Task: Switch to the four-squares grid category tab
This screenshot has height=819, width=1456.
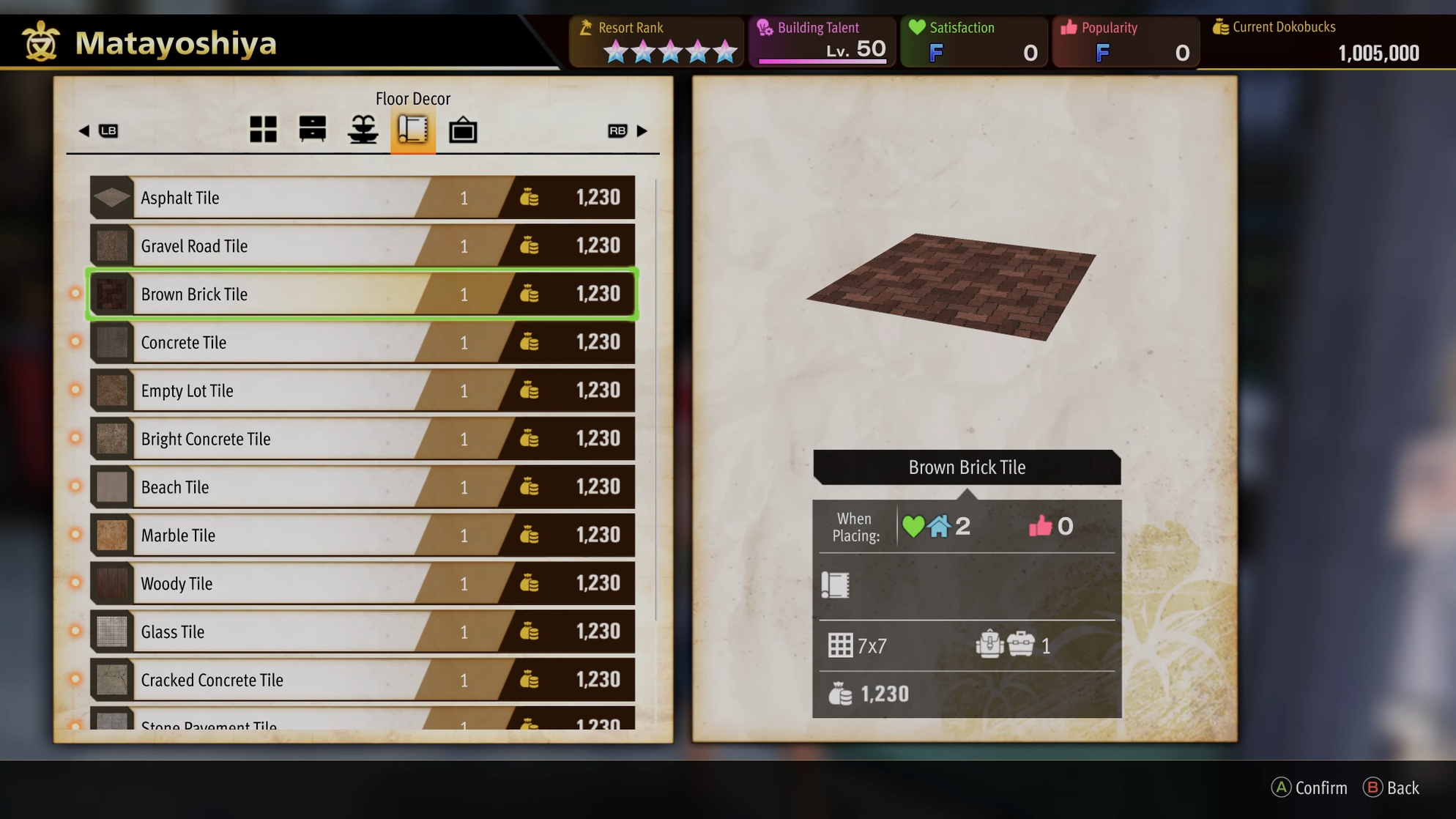Action: [x=263, y=130]
